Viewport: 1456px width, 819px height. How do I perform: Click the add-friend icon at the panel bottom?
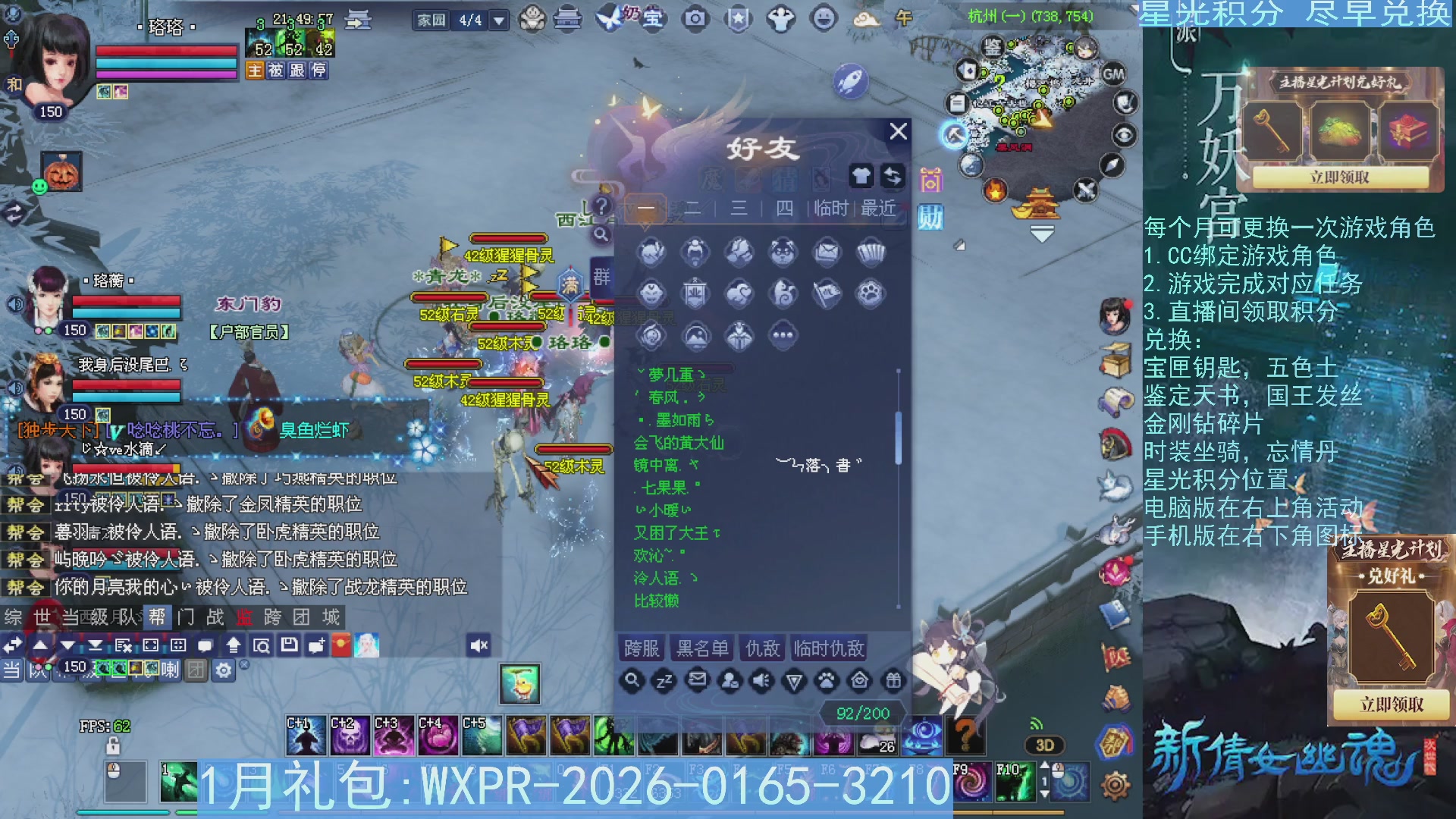pyautogui.click(x=729, y=680)
